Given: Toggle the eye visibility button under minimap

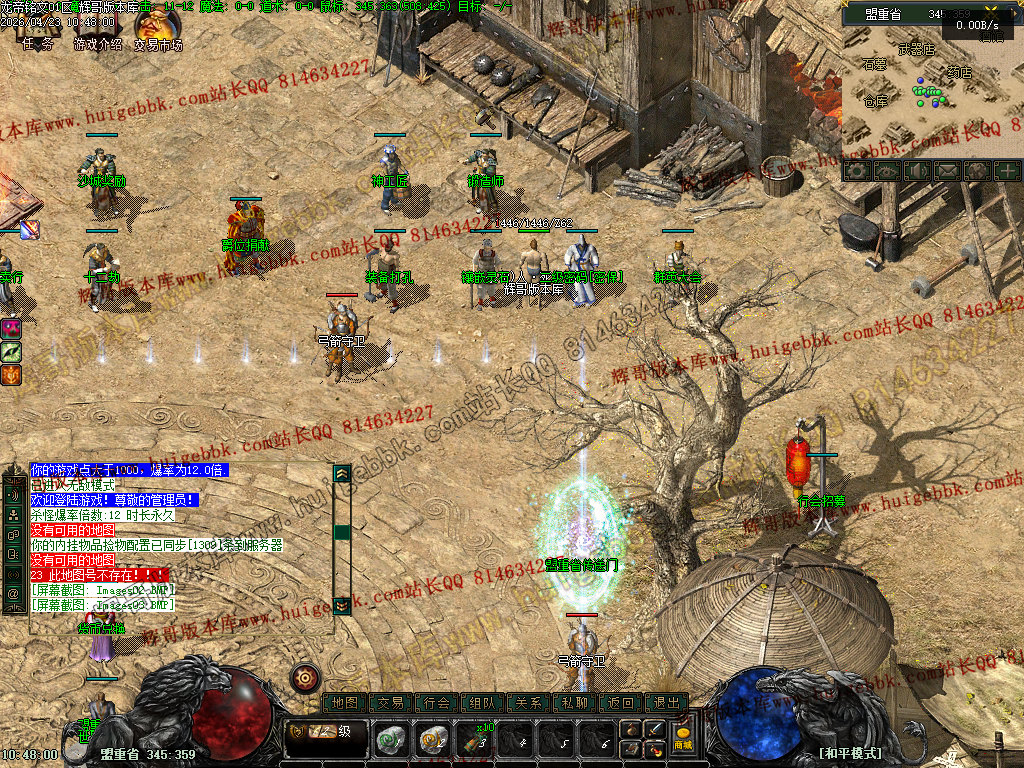Looking at the screenshot, I should pyautogui.click(x=886, y=171).
